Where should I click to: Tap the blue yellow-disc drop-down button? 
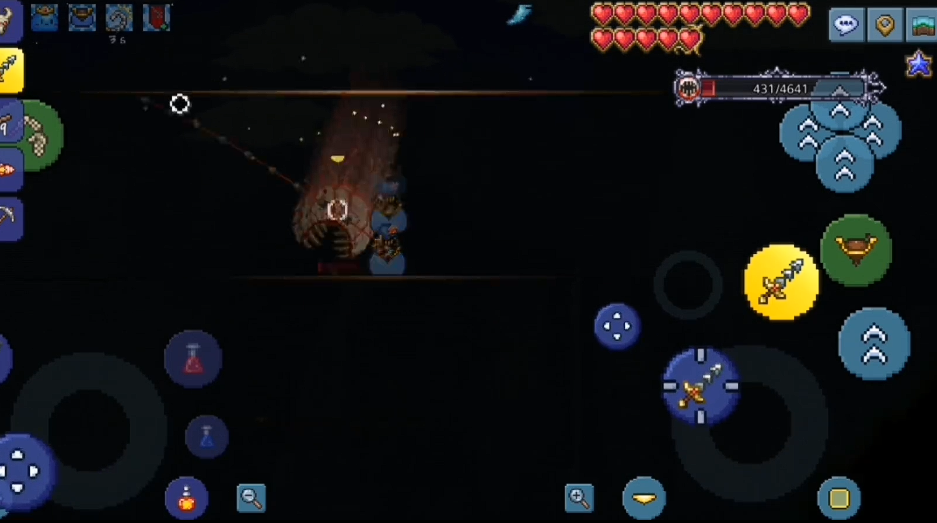644,497
